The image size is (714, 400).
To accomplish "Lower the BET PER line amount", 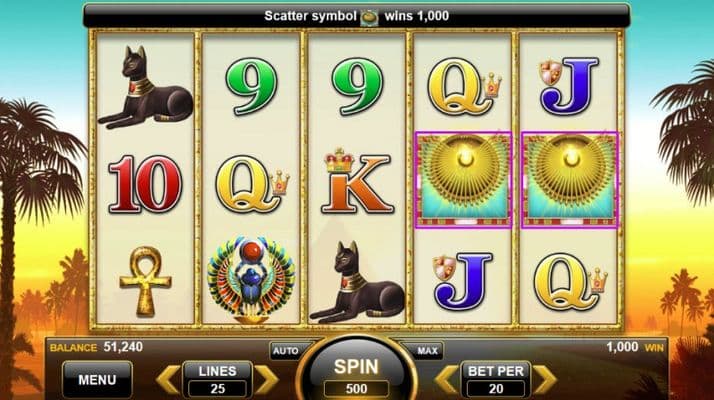I will [x=446, y=380].
